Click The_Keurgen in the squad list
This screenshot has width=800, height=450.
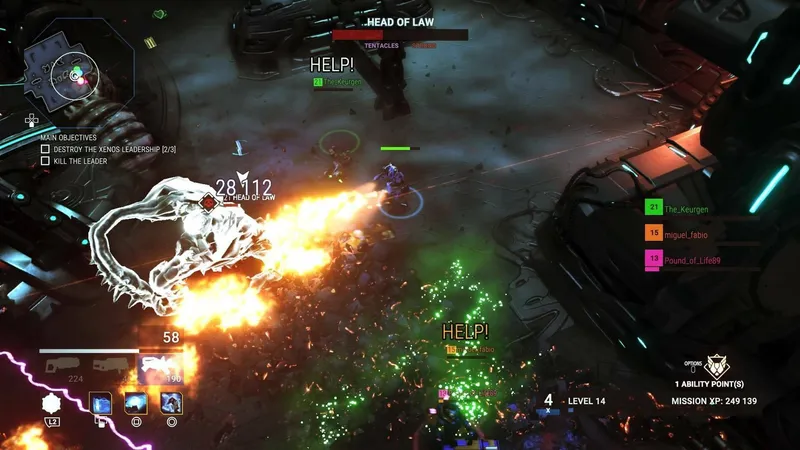(684, 208)
